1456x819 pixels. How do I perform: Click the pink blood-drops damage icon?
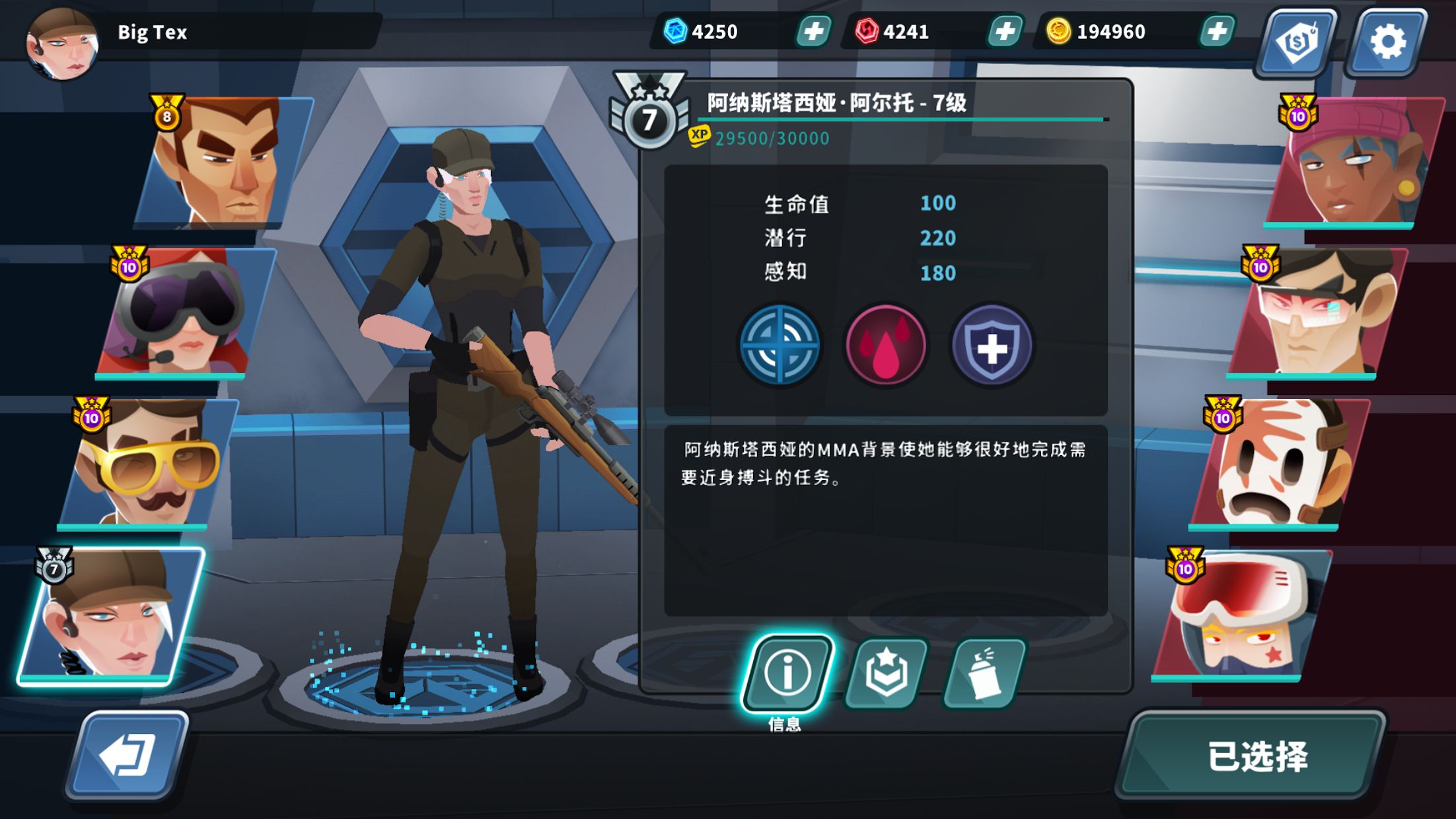(885, 345)
